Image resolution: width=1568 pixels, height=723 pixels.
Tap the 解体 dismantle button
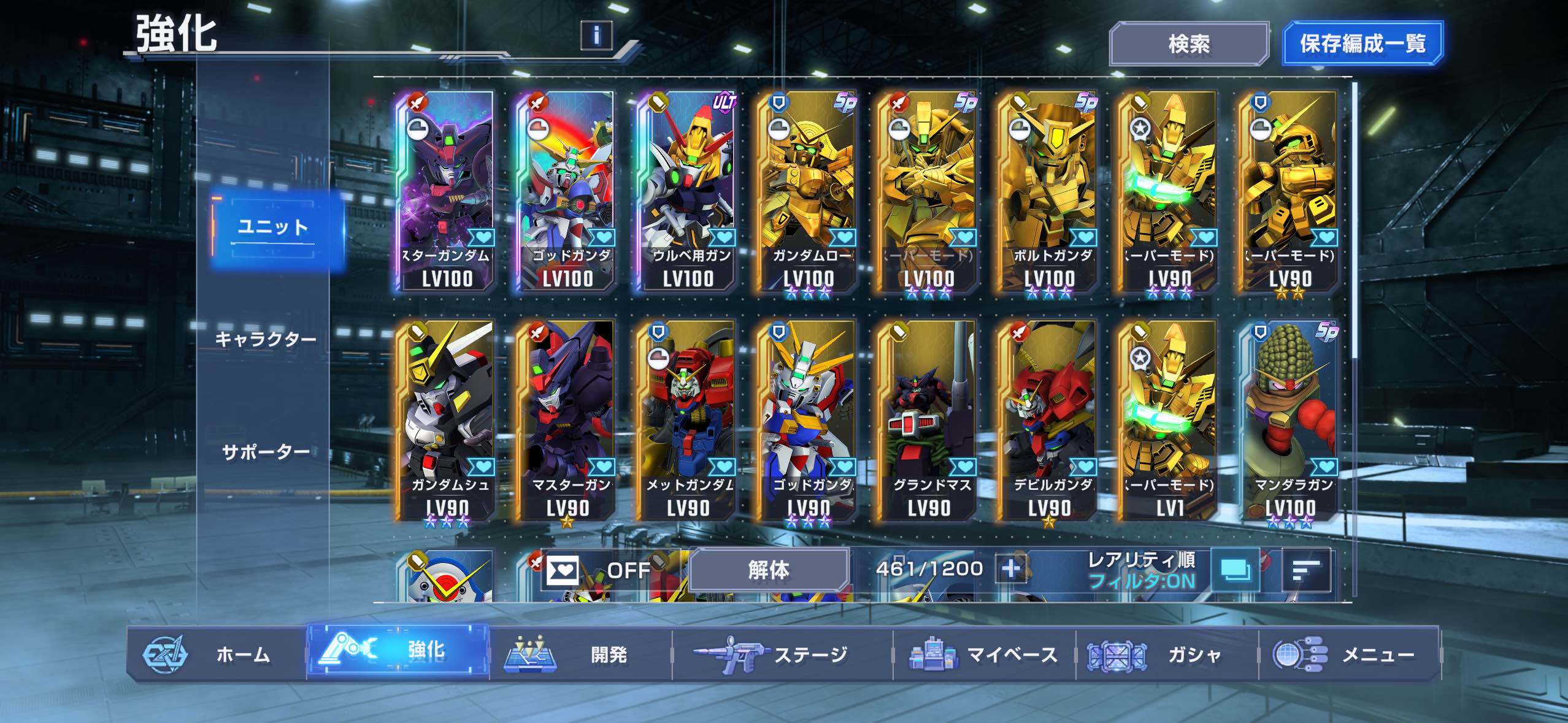click(768, 570)
